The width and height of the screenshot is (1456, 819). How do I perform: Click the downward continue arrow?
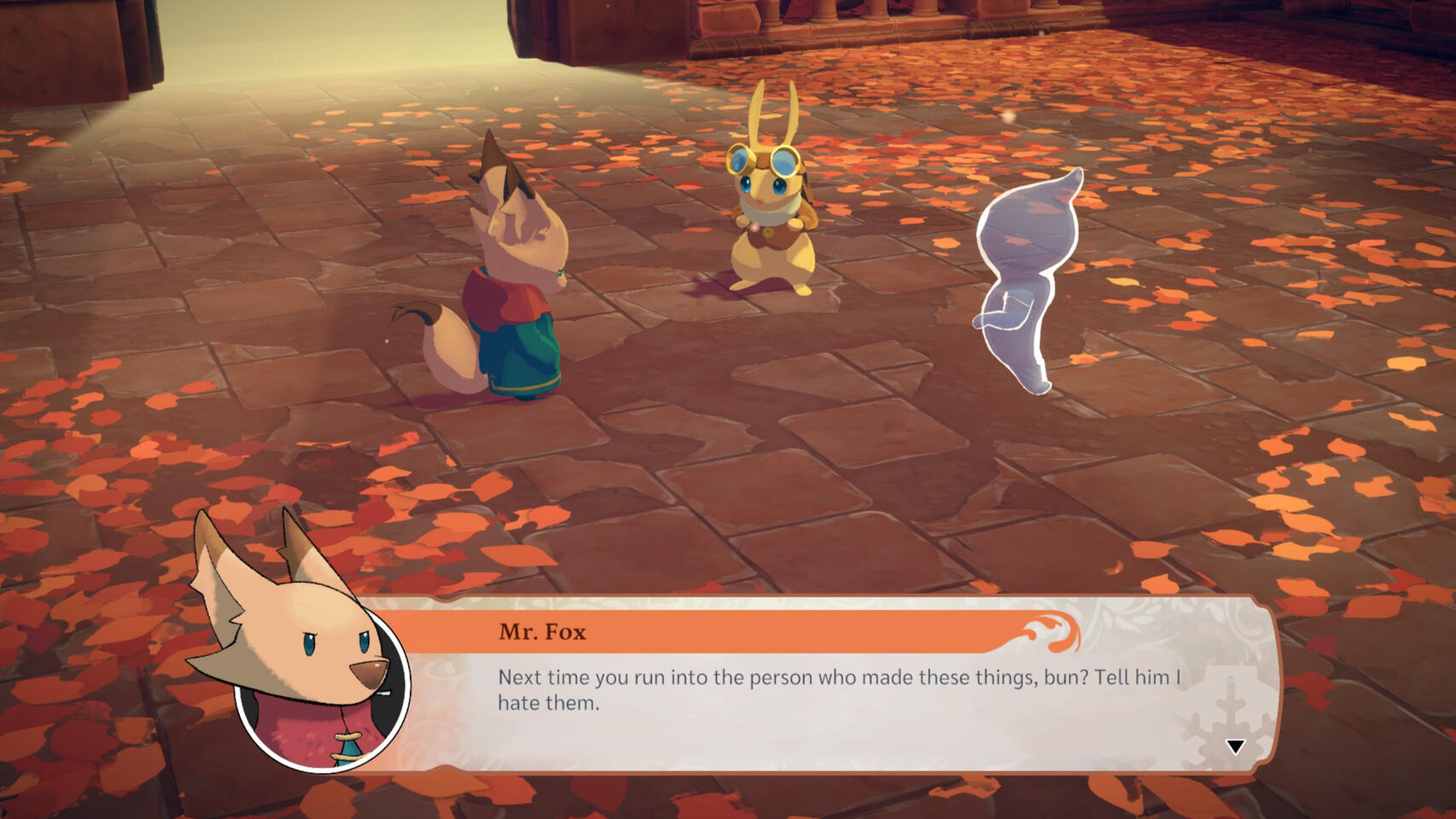(1235, 746)
